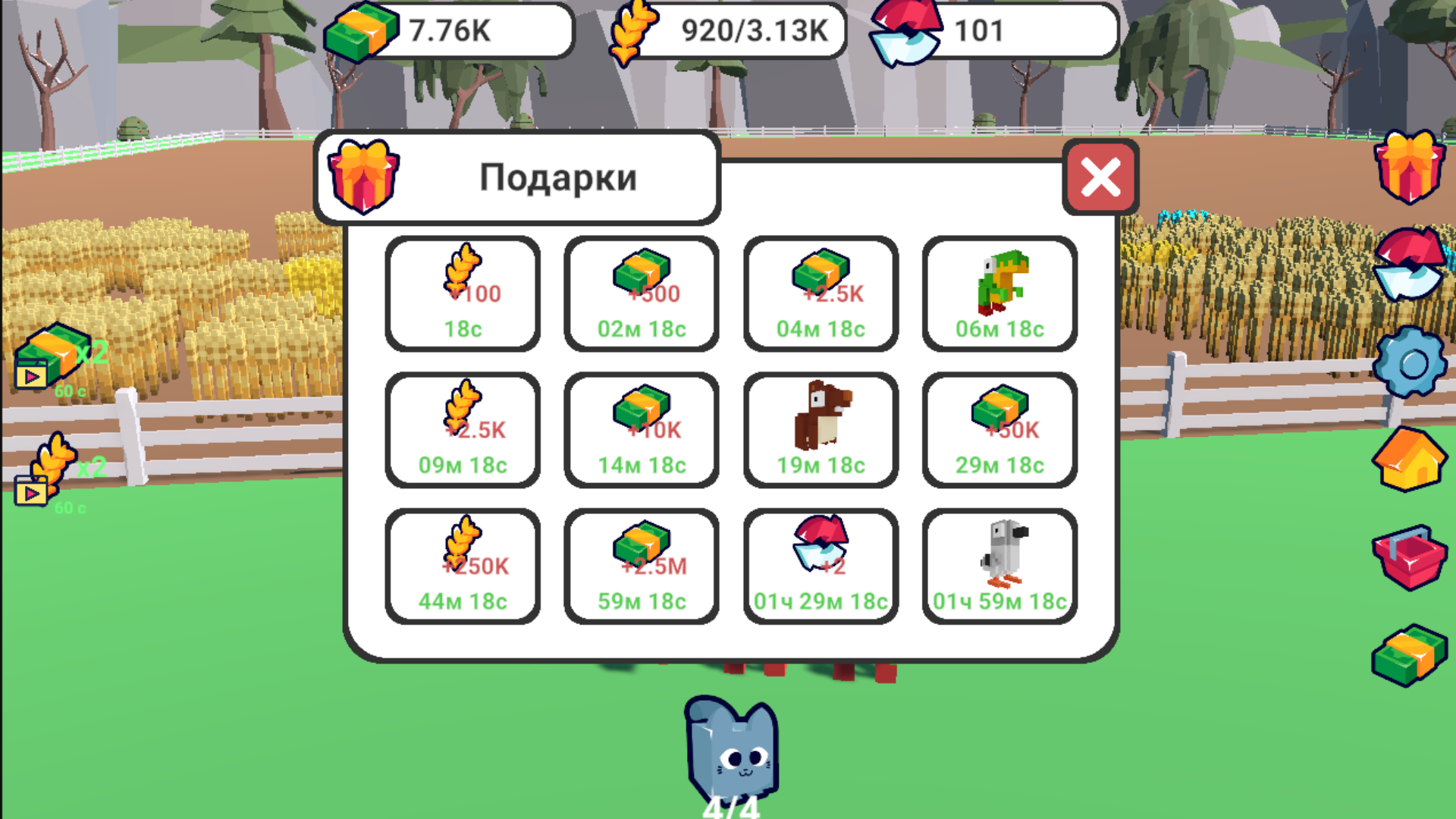Click the money counter showing 7.76K
The height and width of the screenshot is (819, 1456).
(x=447, y=30)
